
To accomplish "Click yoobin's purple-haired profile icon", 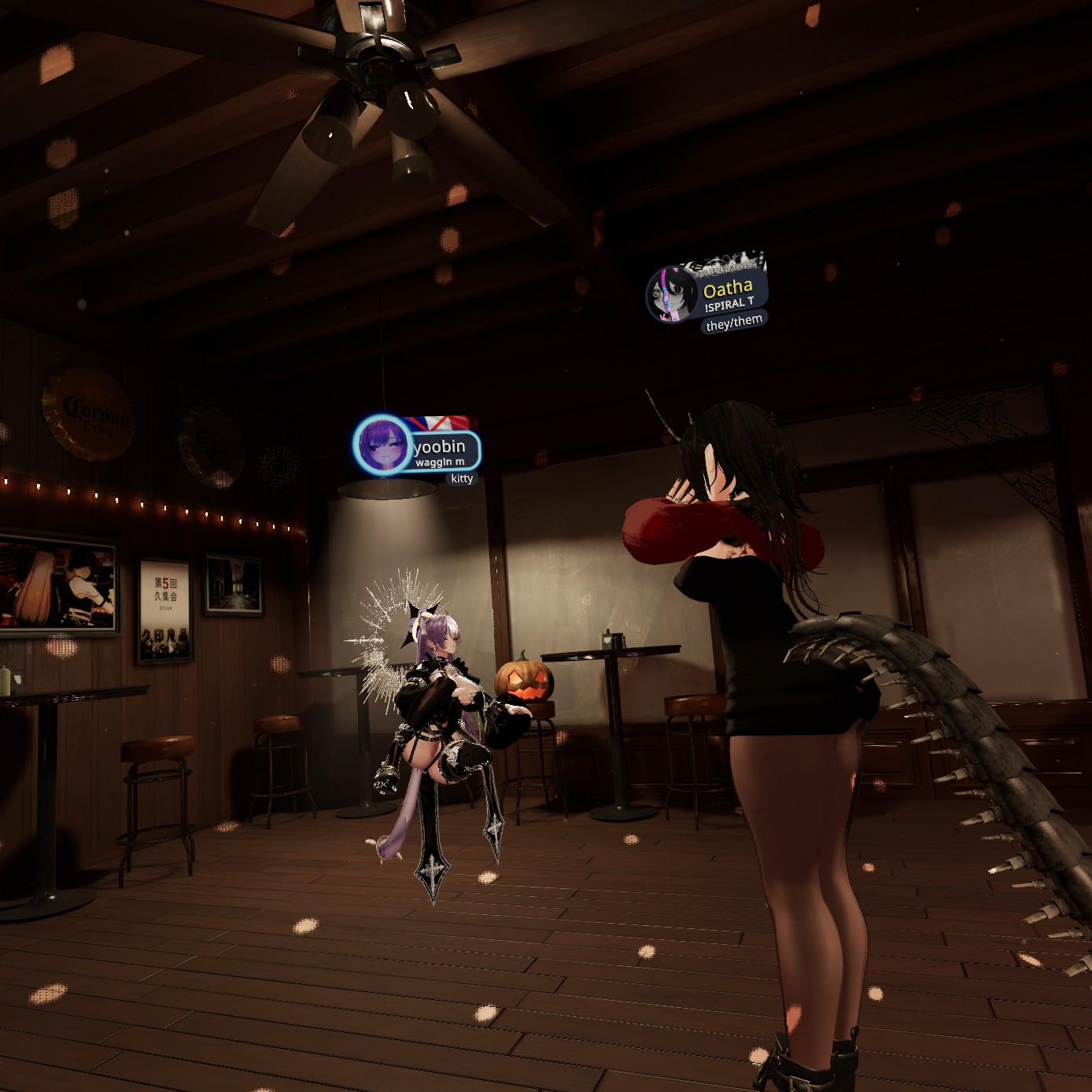I will point(382,445).
